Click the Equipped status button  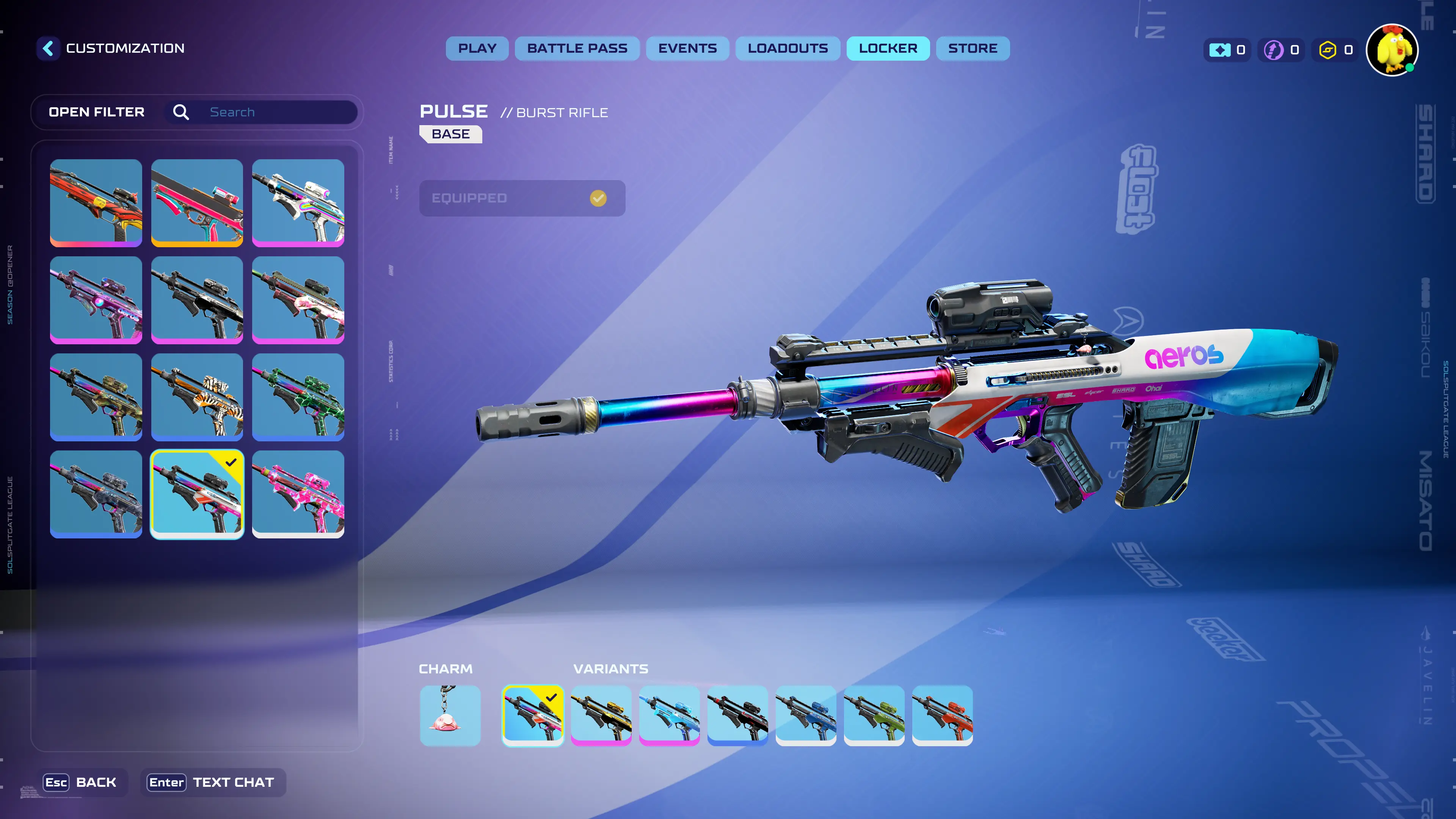[522, 198]
